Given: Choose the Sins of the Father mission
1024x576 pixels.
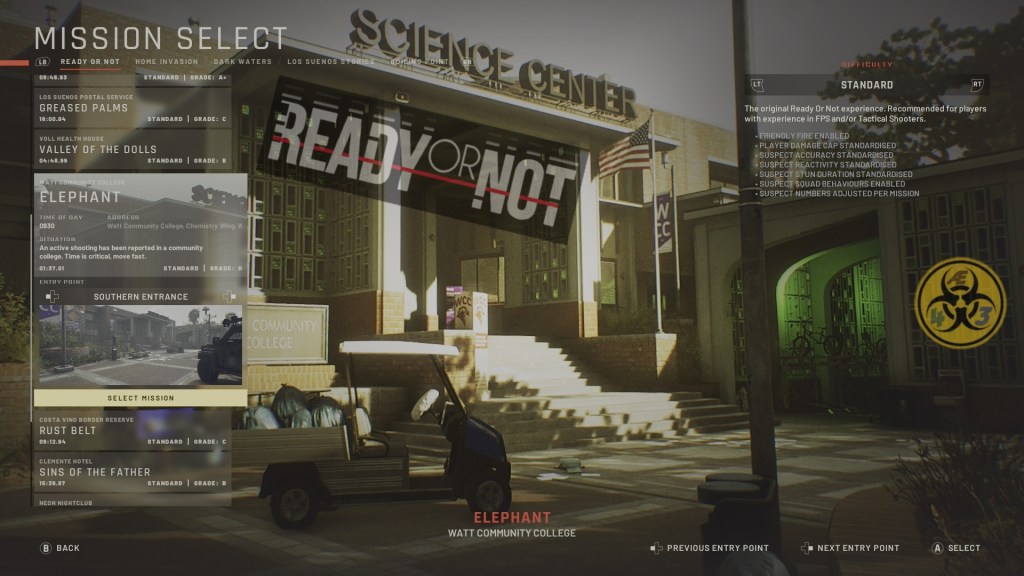Looking at the screenshot, I should [x=134, y=472].
